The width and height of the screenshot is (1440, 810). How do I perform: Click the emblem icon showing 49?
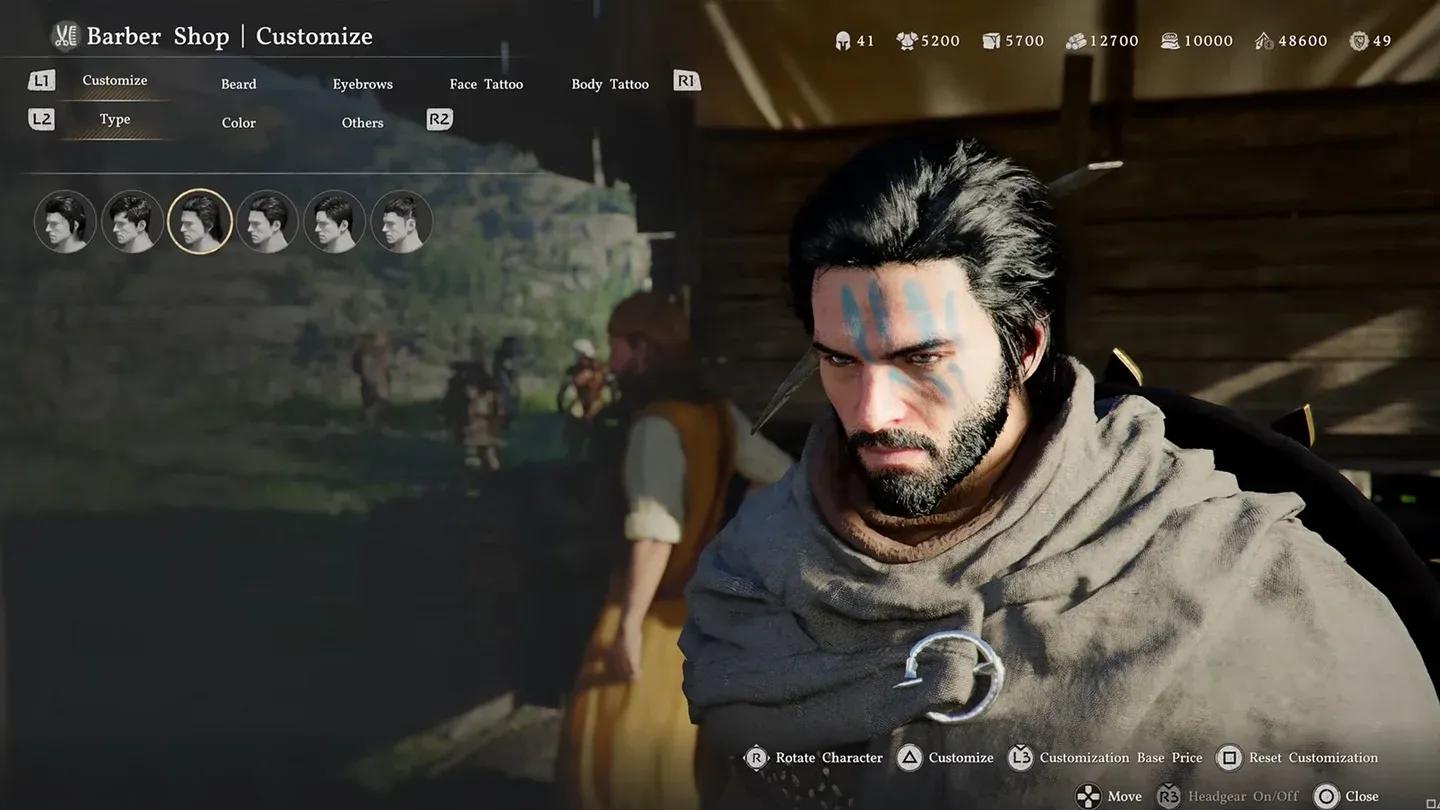click(1358, 40)
